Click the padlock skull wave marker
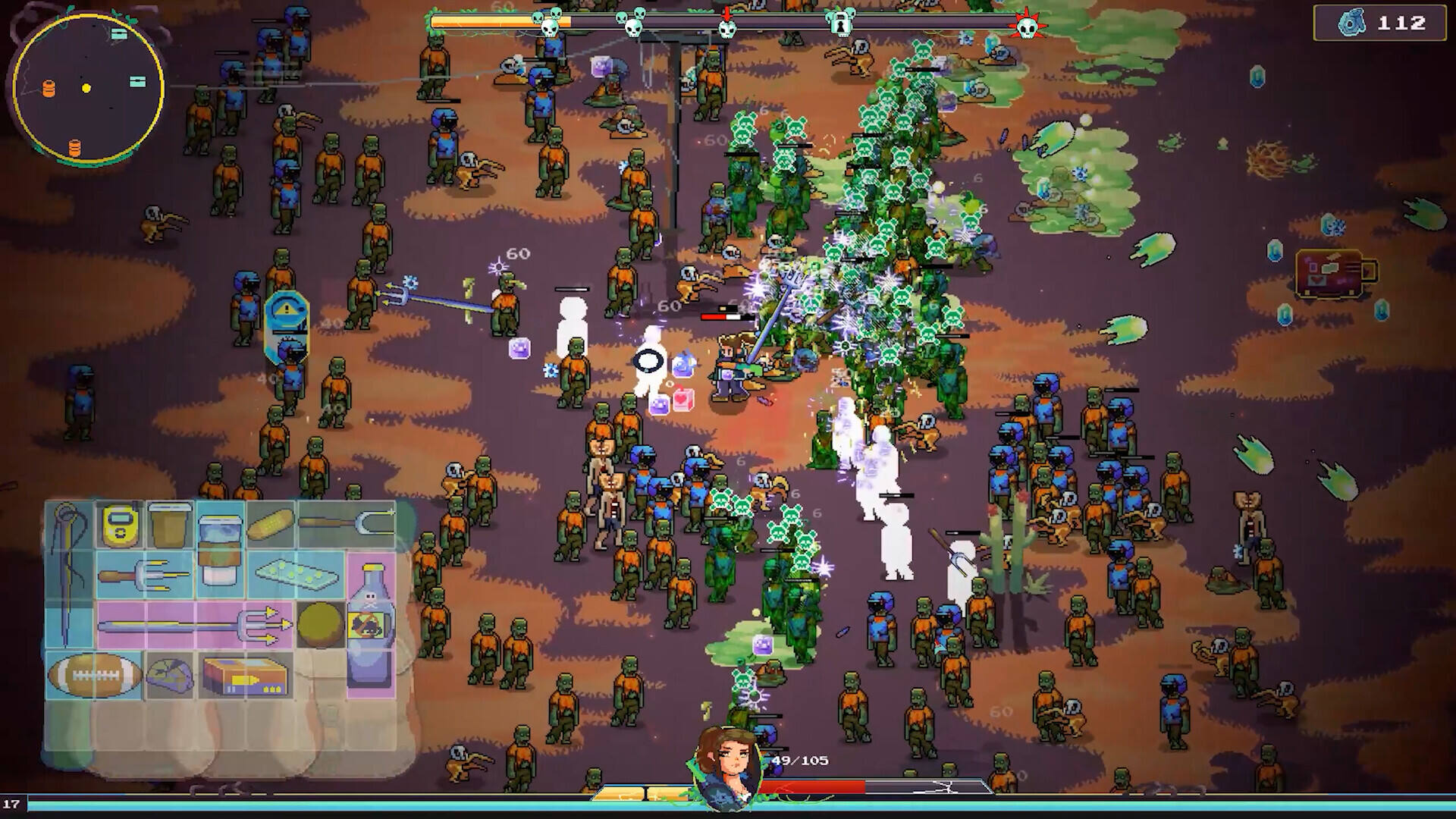The image size is (1456, 819). click(x=840, y=24)
